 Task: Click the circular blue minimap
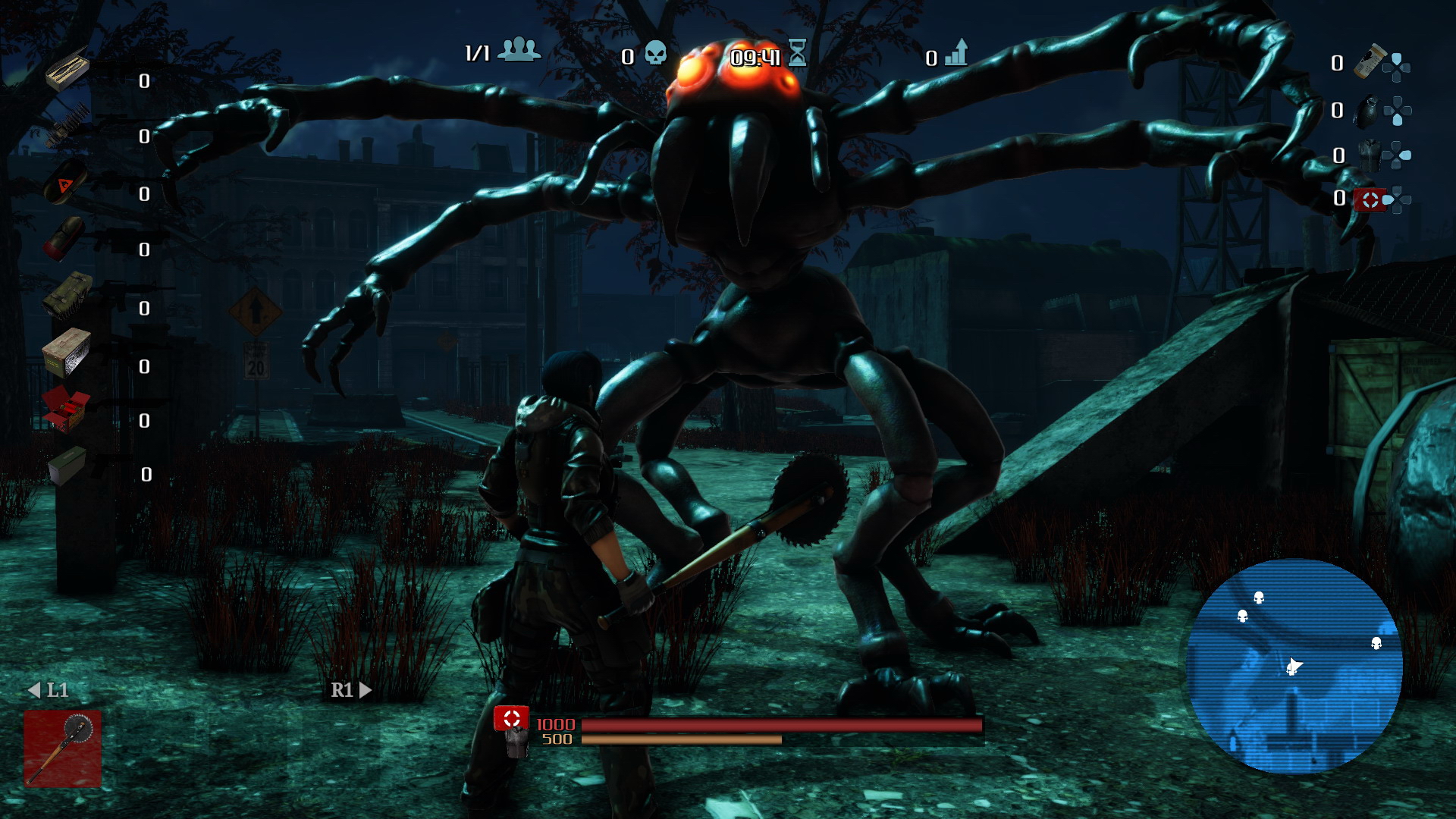[1294, 667]
